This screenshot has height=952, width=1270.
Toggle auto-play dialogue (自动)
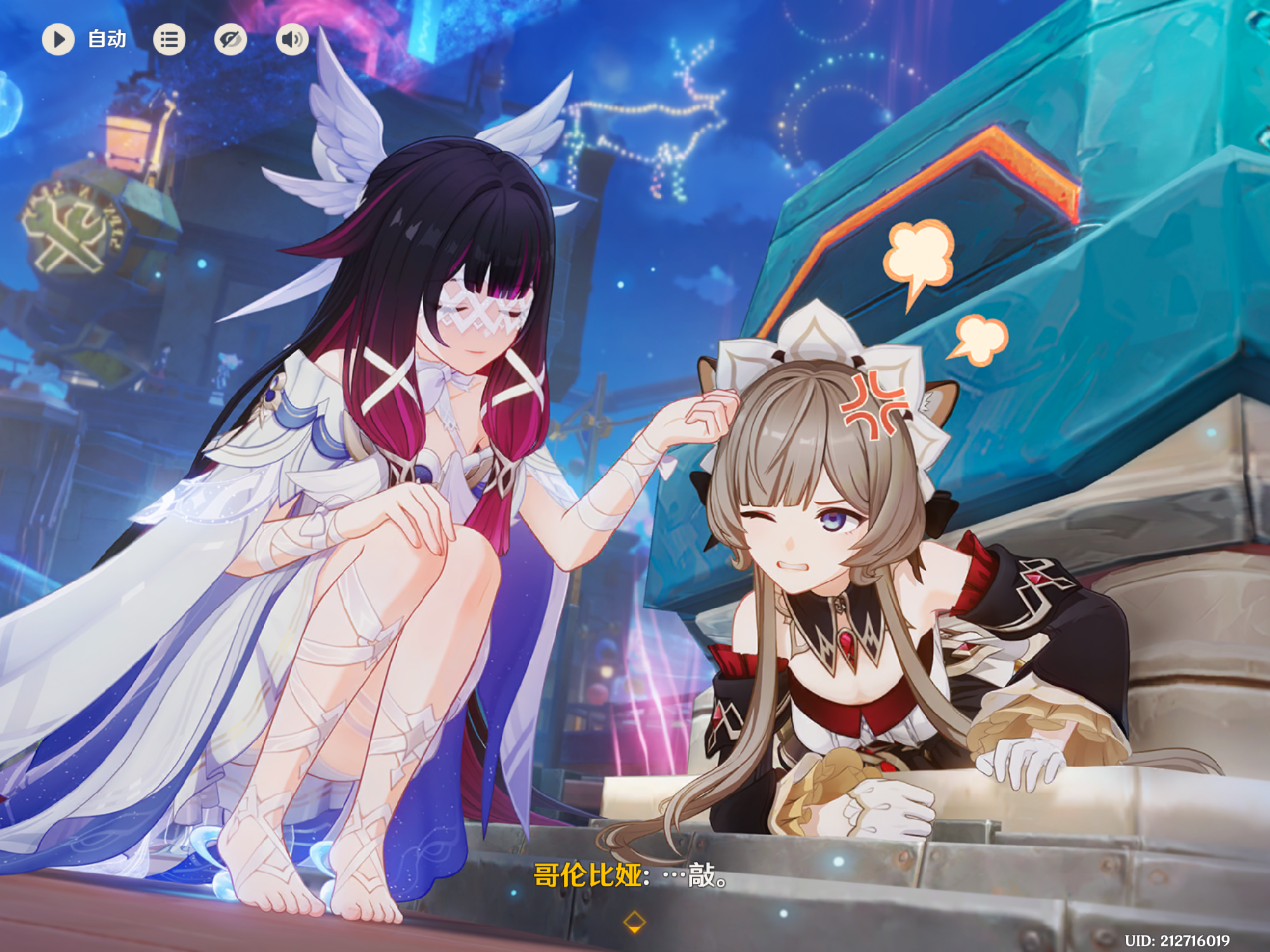tap(59, 39)
